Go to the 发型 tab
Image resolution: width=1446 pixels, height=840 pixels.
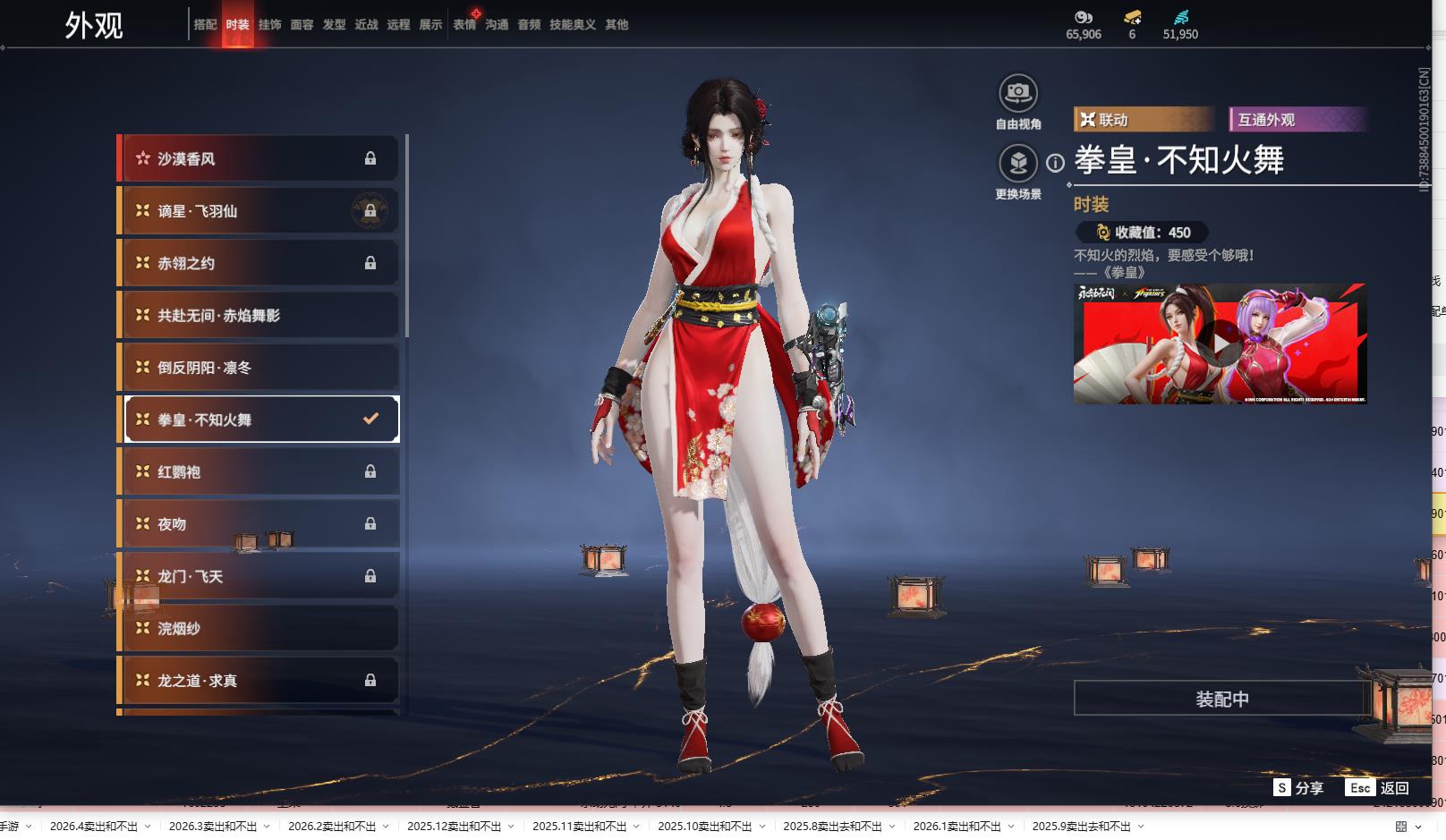click(334, 24)
